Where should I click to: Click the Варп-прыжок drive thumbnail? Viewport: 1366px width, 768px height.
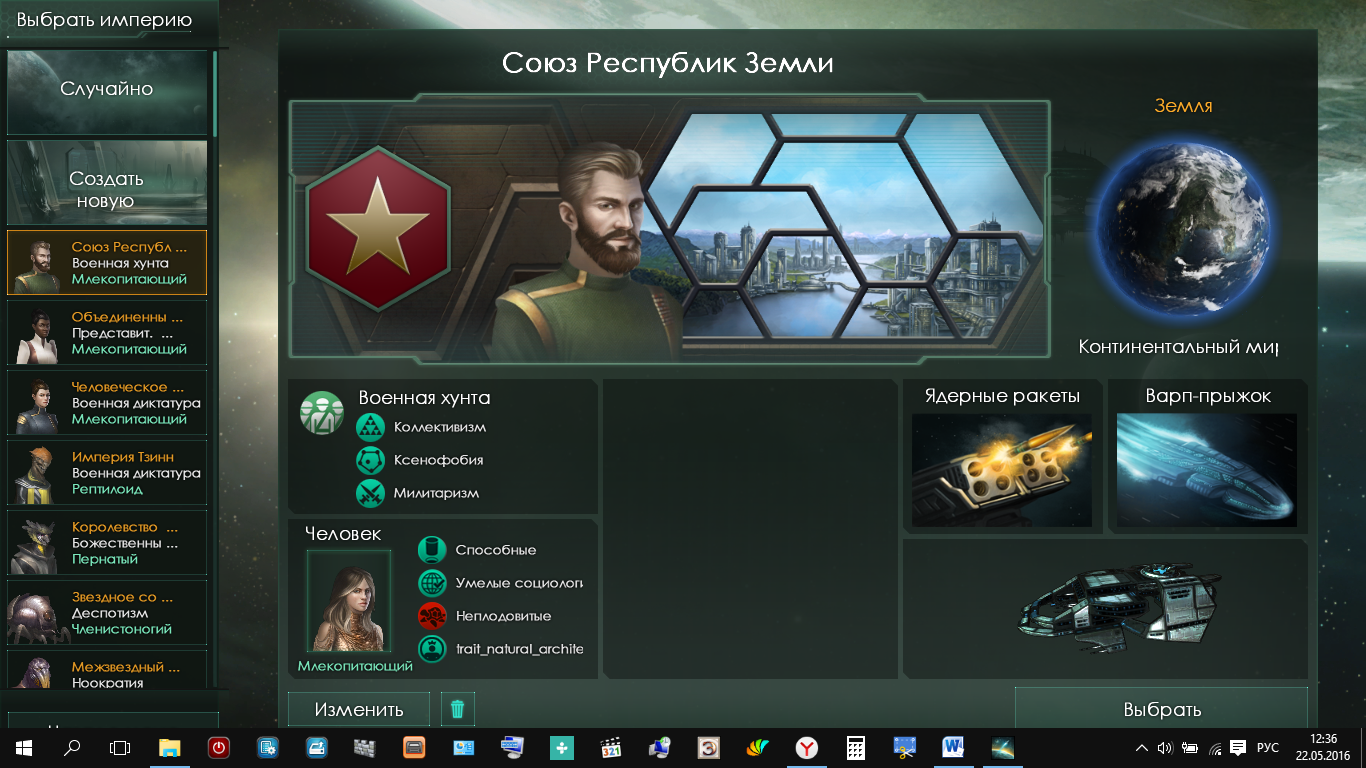[x=1207, y=470]
